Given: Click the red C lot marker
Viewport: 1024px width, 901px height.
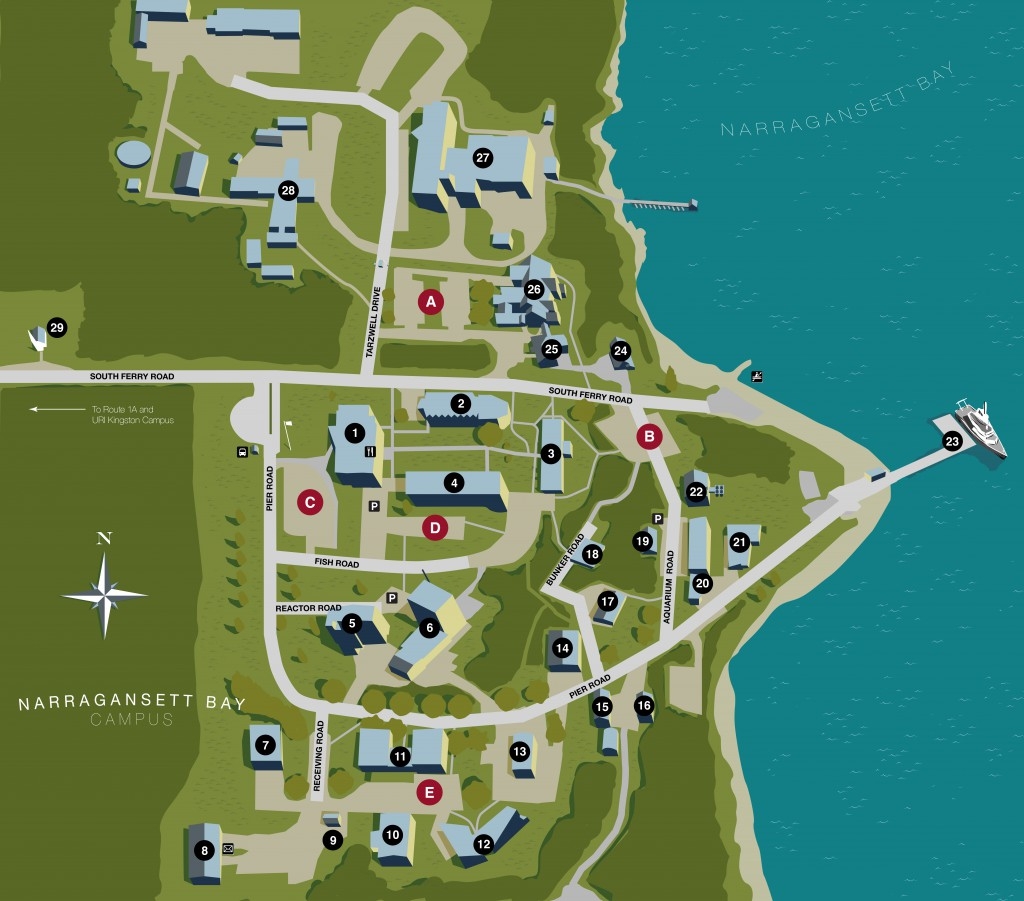Looking at the screenshot, I should click(310, 503).
